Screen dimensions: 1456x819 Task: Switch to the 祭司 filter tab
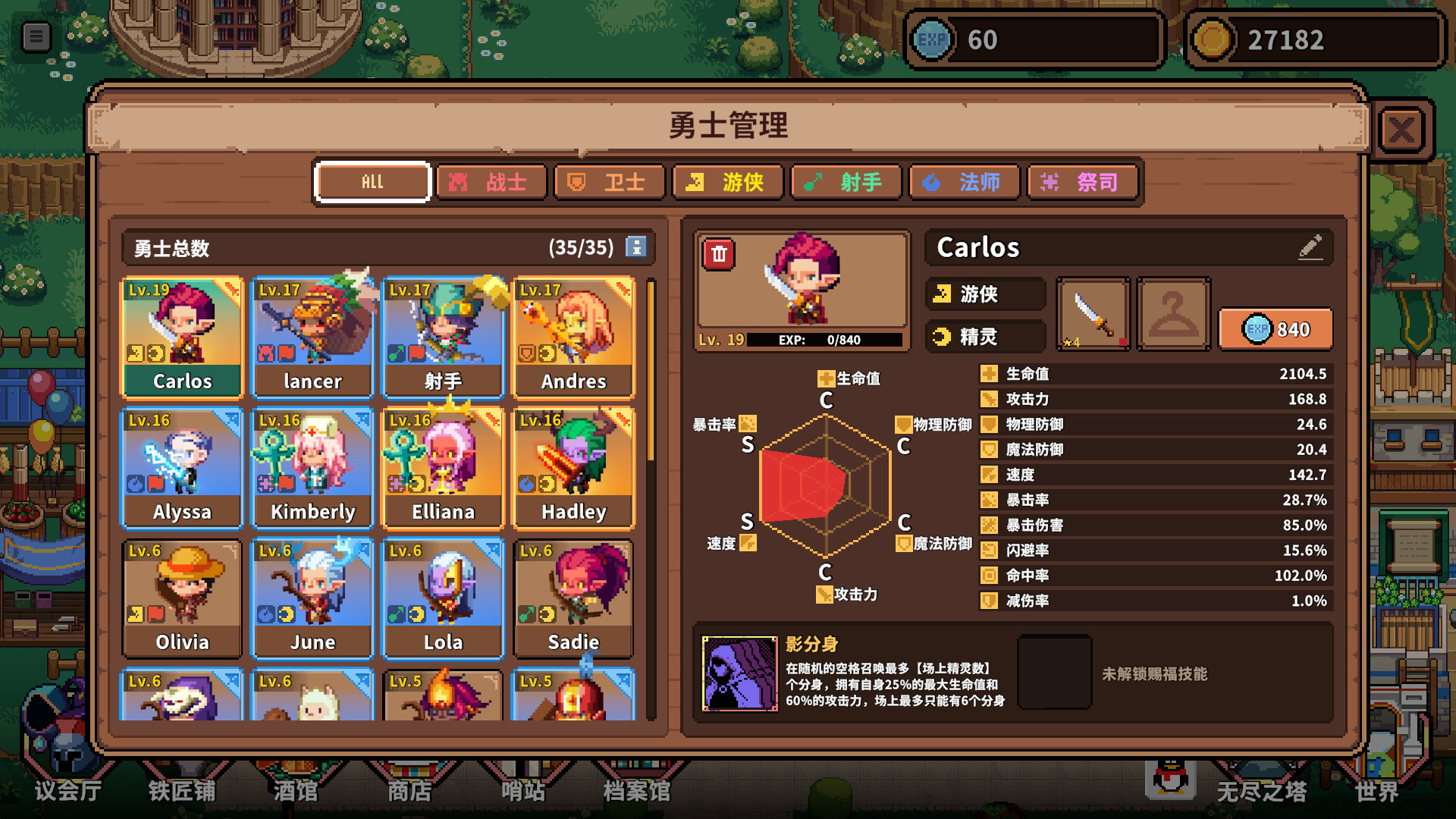(x=1083, y=181)
